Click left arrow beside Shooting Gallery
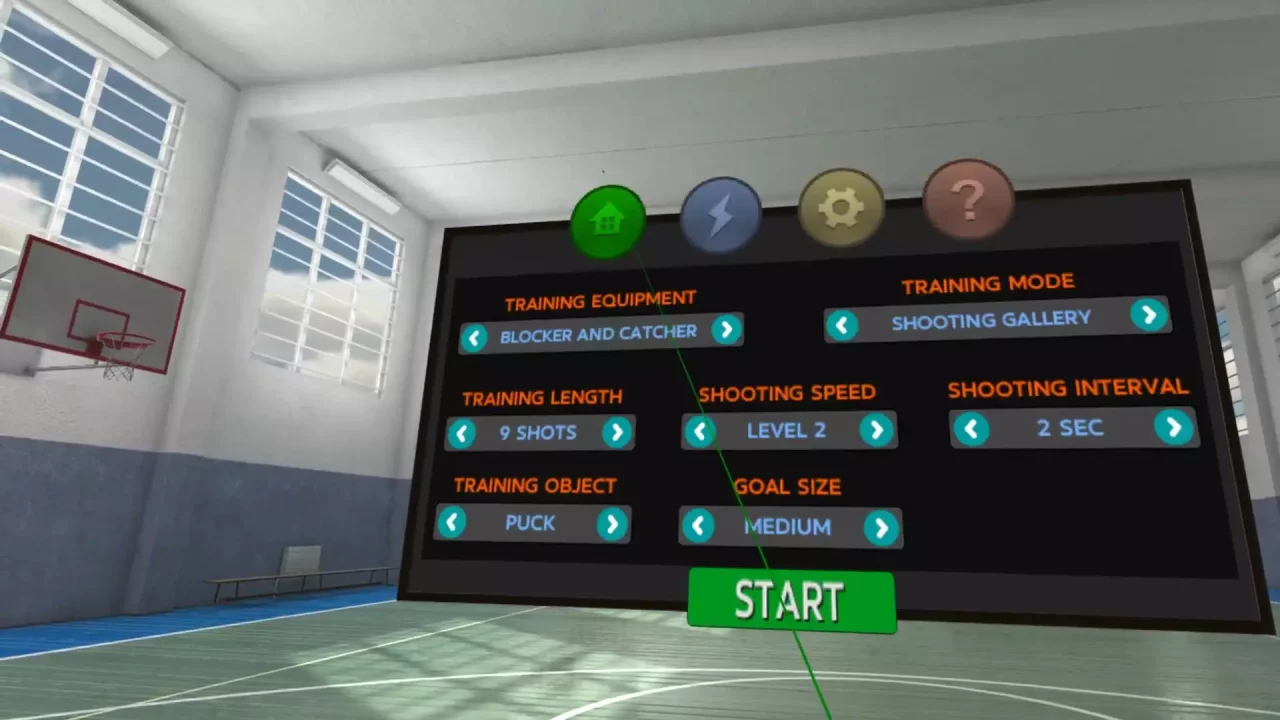 pos(843,324)
